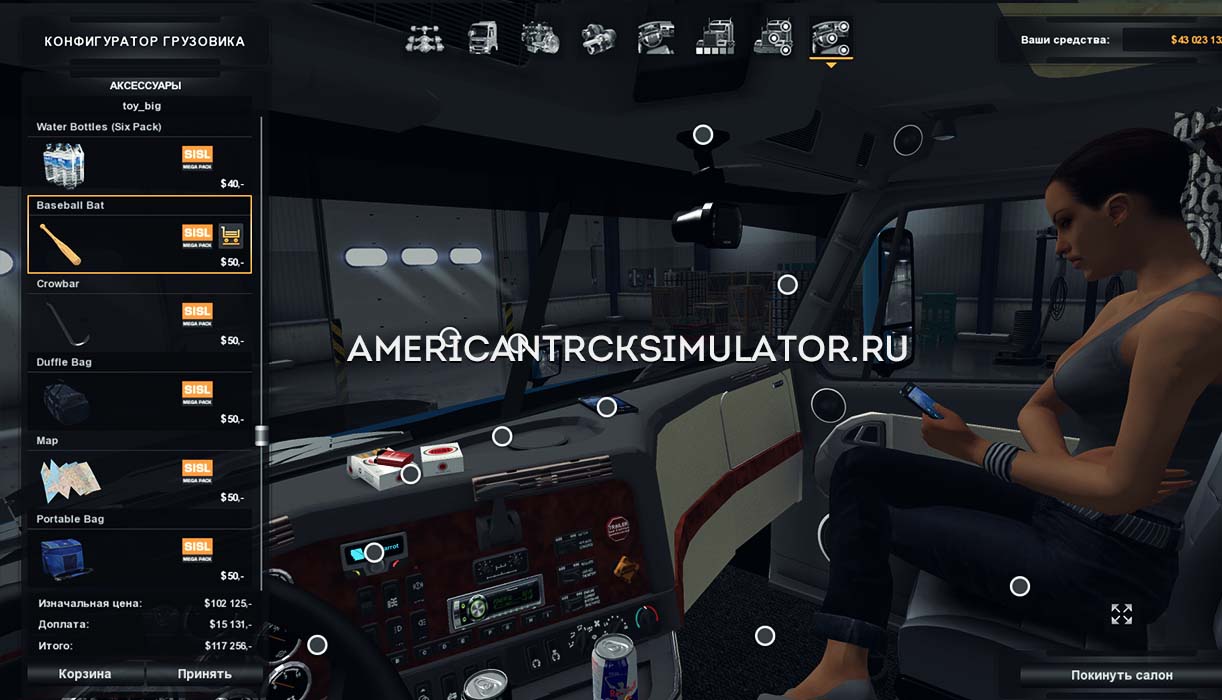Select the Crowbar accessory
Image resolution: width=1222 pixels, height=700 pixels.
tap(139, 315)
